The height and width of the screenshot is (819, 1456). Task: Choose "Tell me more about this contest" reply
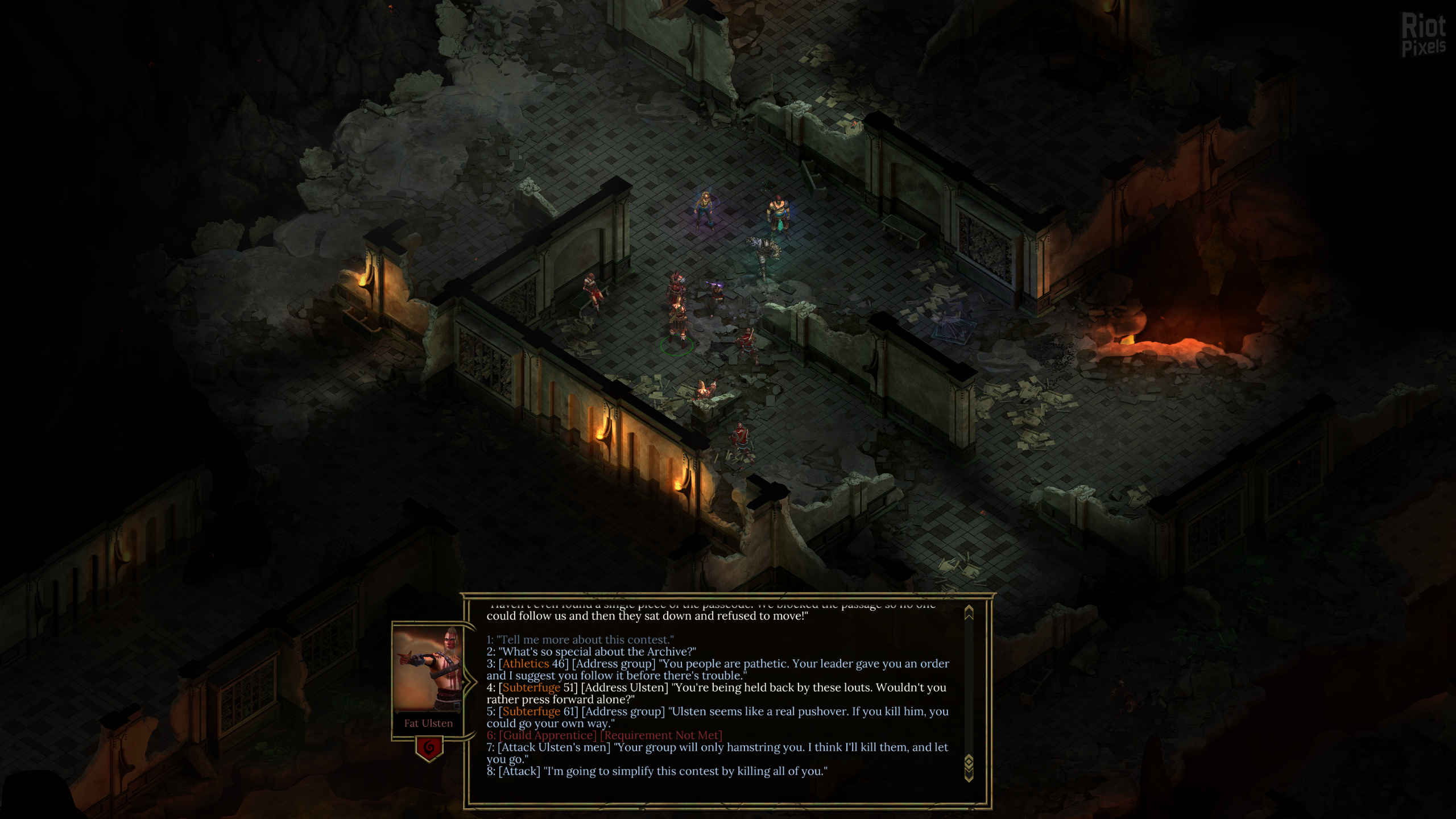(x=580, y=640)
